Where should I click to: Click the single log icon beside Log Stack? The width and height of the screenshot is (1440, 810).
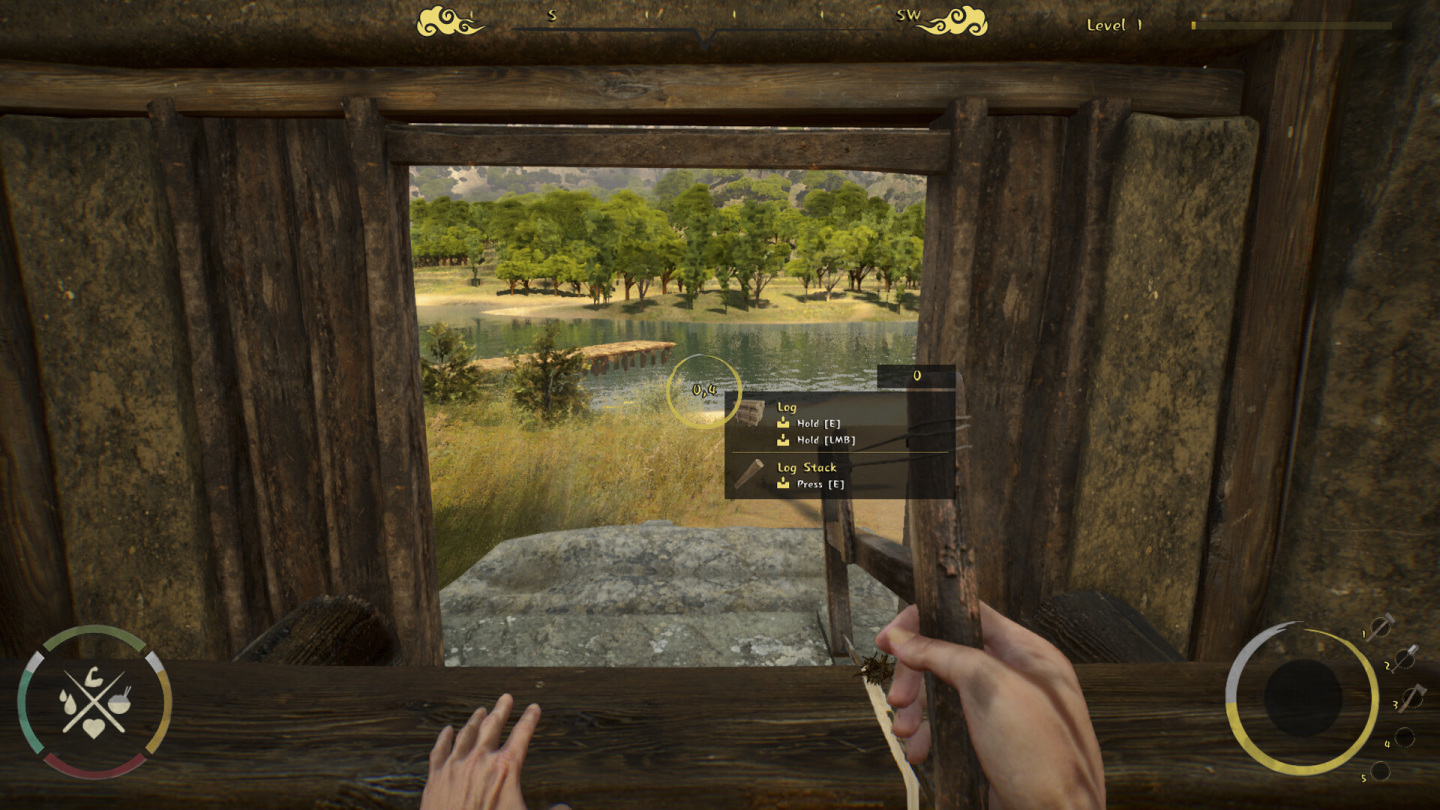(748, 474)
